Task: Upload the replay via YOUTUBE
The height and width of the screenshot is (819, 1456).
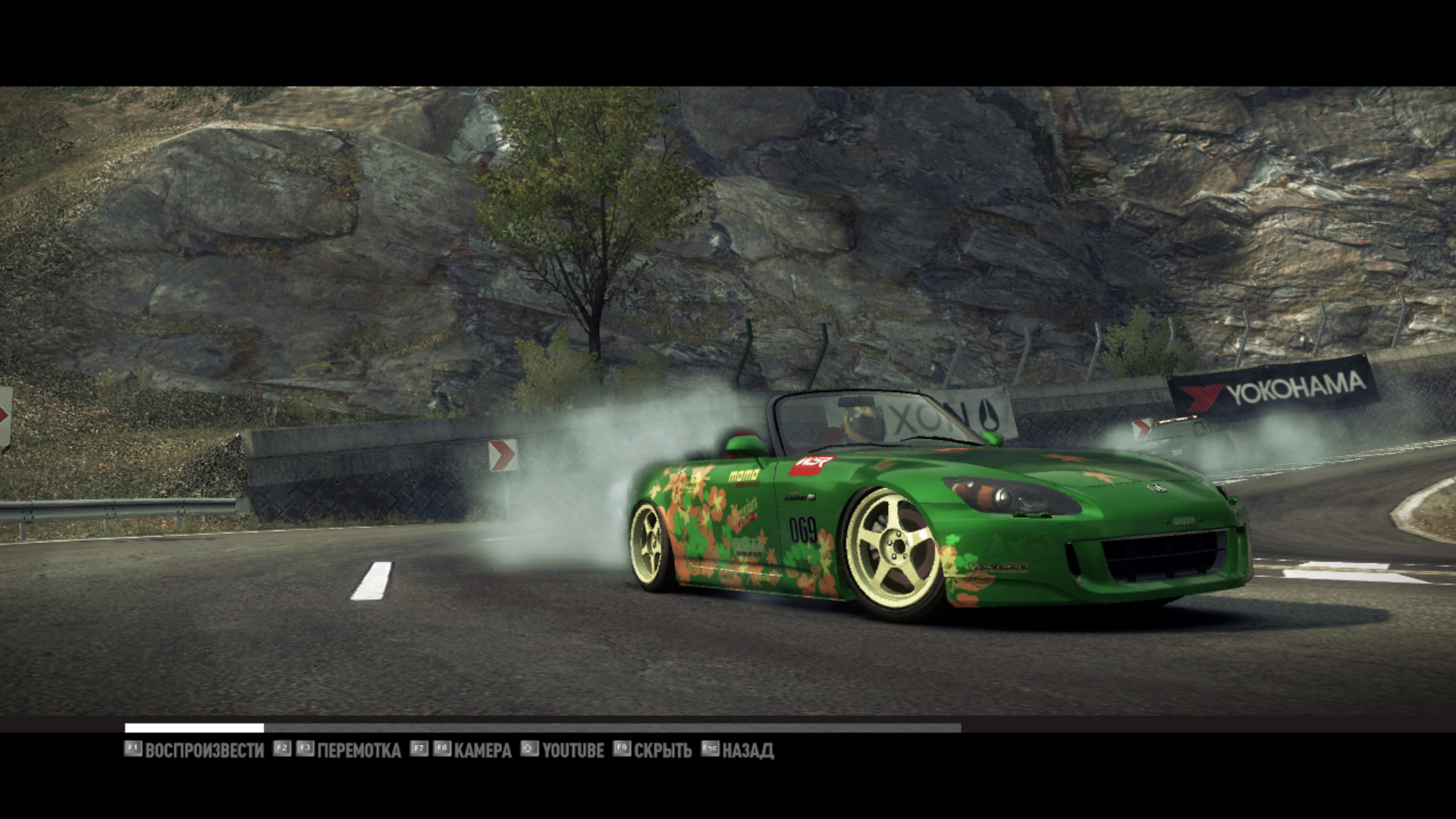Action: [x=573, y=751]
